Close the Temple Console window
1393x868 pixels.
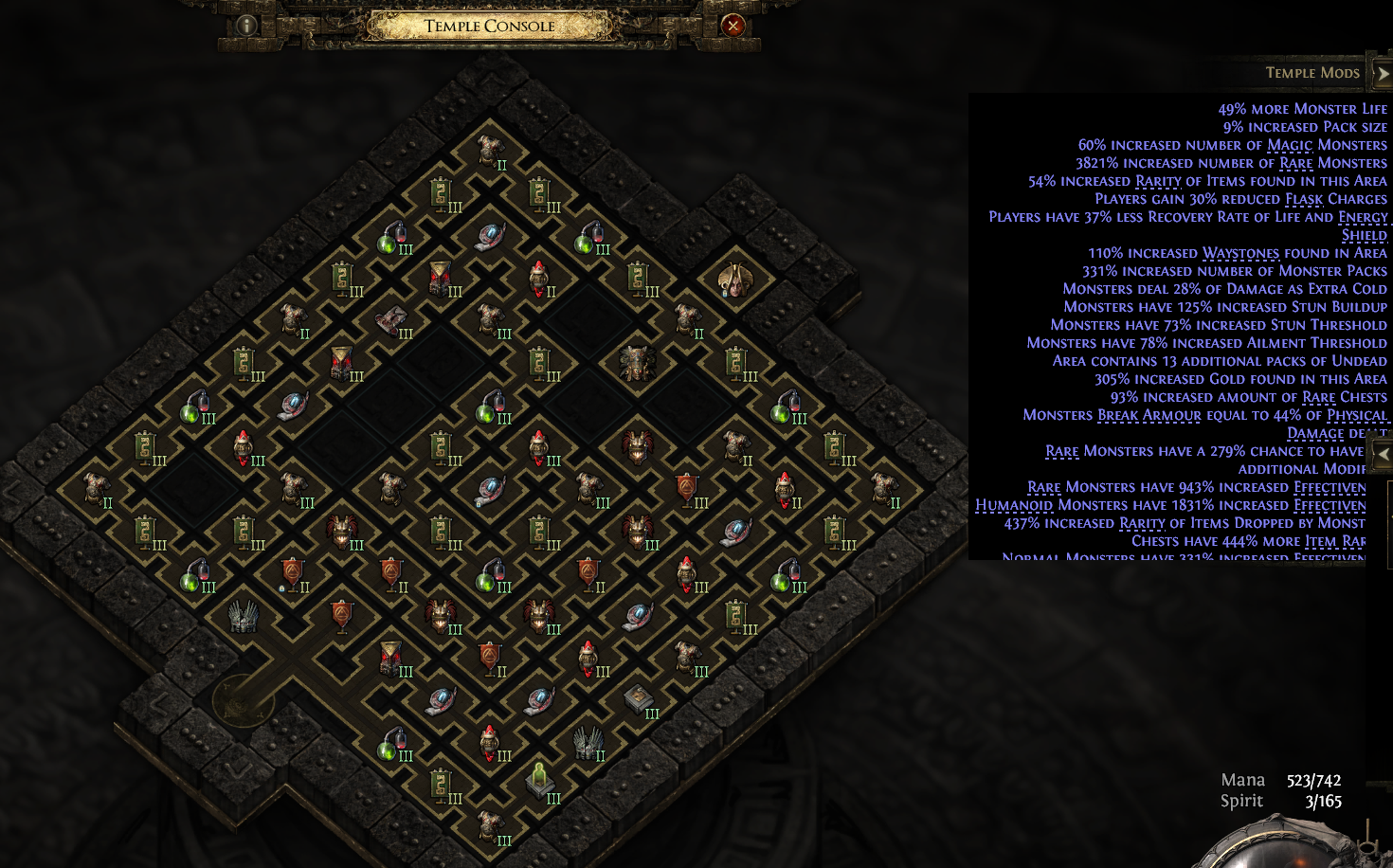[x=733, y=26]
